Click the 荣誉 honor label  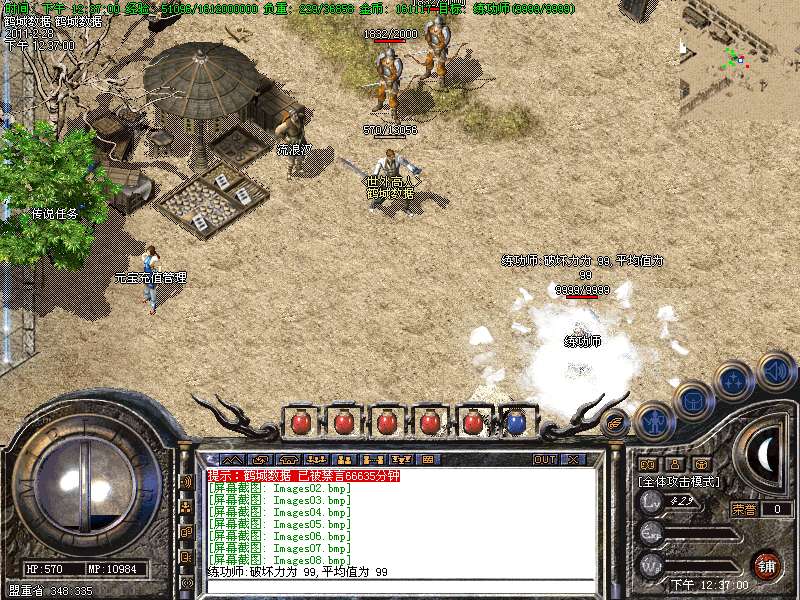(744, 509)
